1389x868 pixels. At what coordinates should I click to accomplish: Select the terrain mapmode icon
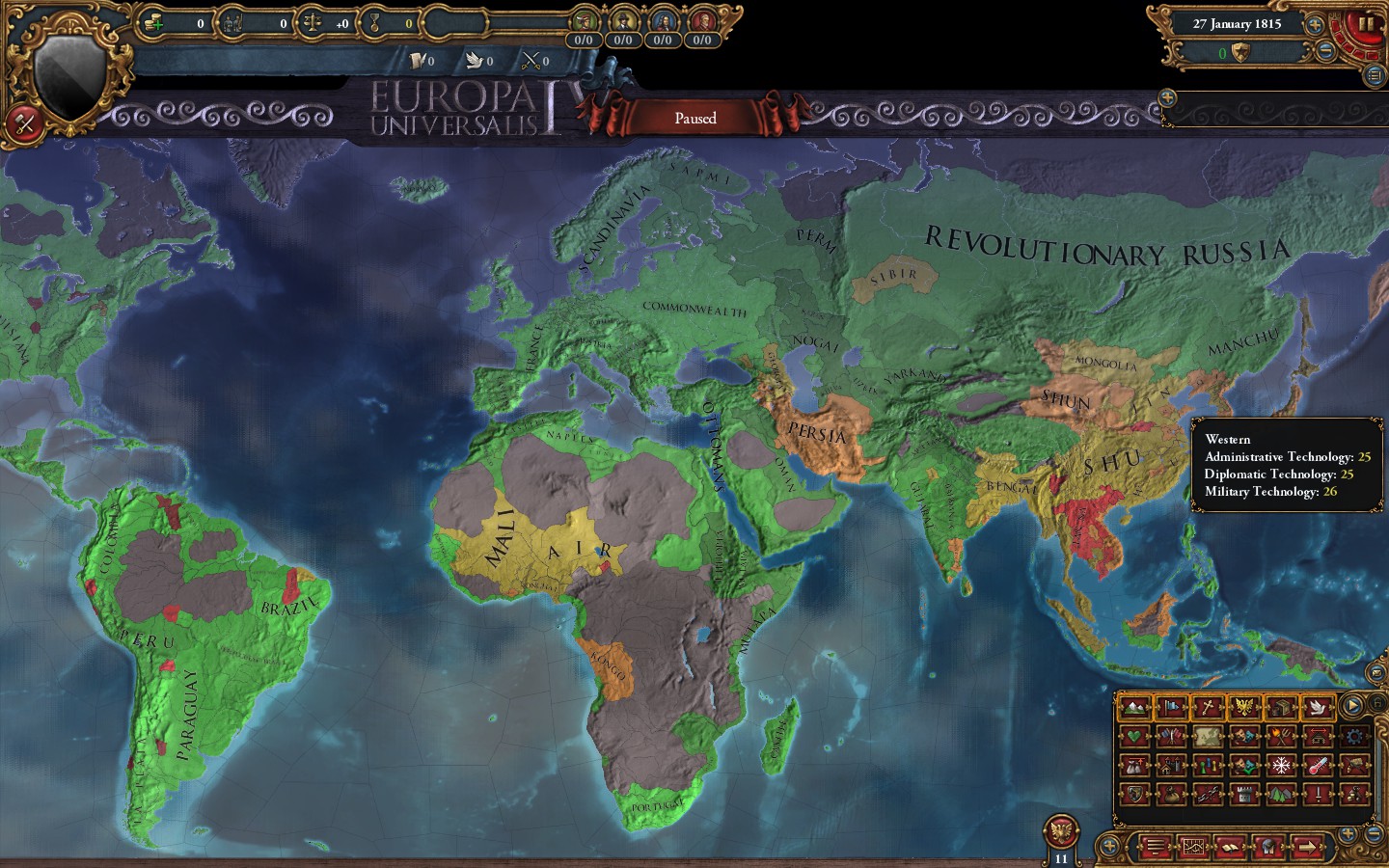pyautogui.click(x=1134, y=707)
